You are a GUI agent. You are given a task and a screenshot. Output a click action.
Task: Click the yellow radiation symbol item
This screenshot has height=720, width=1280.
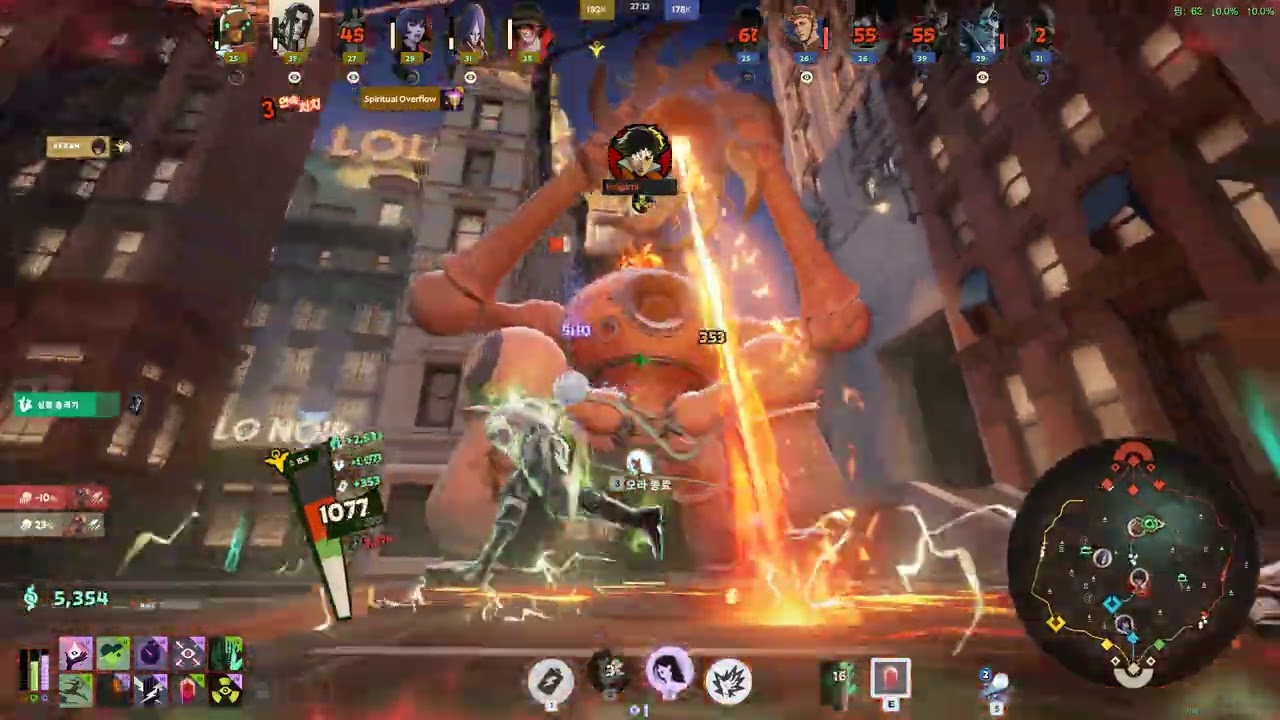(x=227, y=689)
